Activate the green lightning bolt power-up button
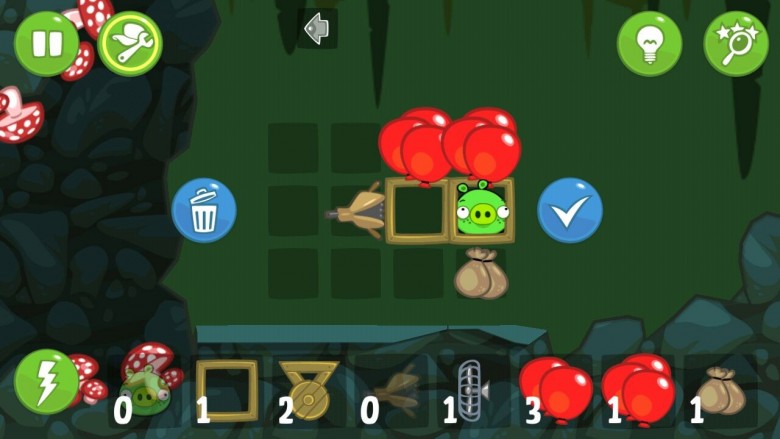The image size is (780, 439). (x=46, y=381)
